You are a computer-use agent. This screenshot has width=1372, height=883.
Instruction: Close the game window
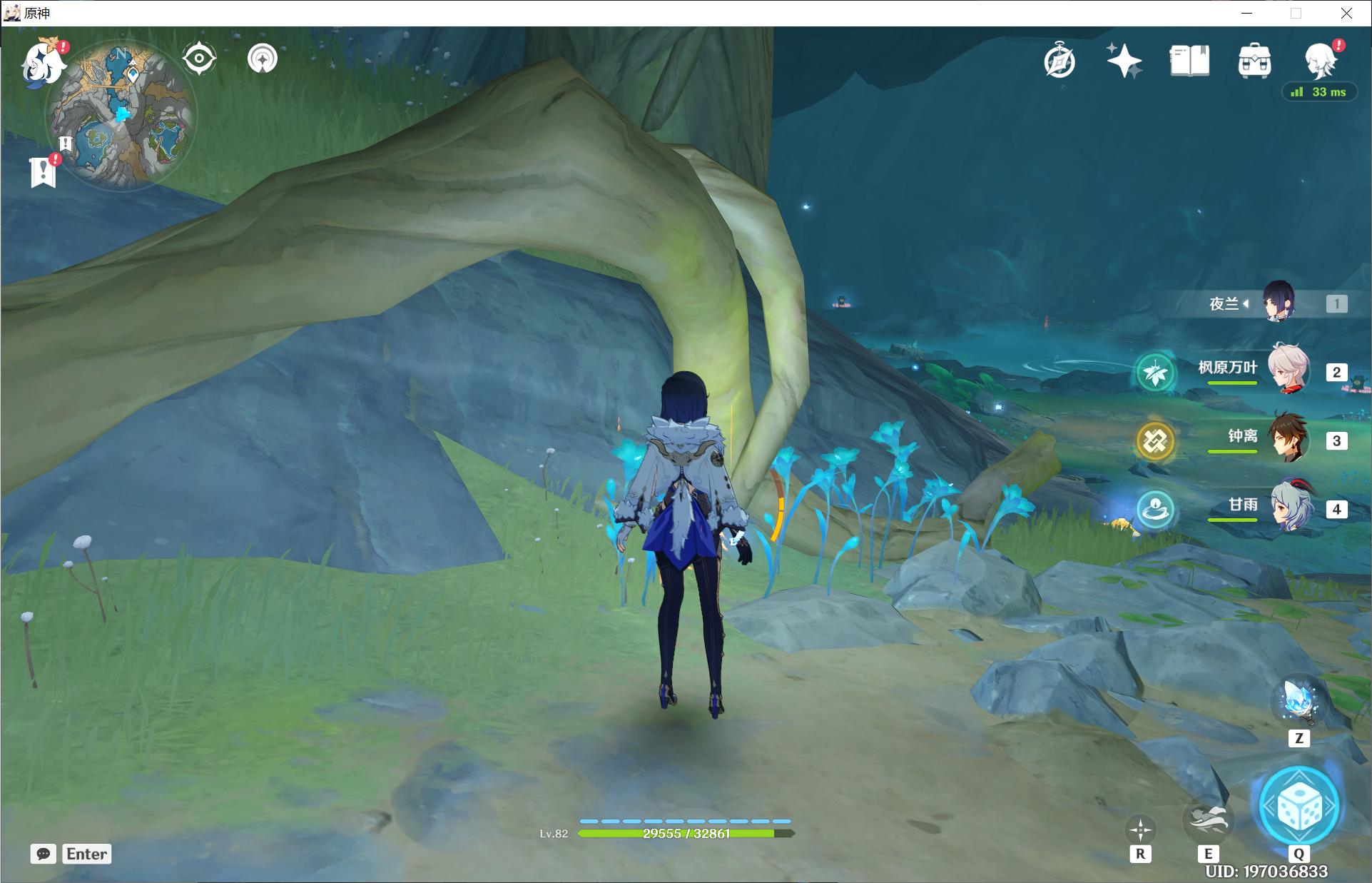[x=1346, y=13]
